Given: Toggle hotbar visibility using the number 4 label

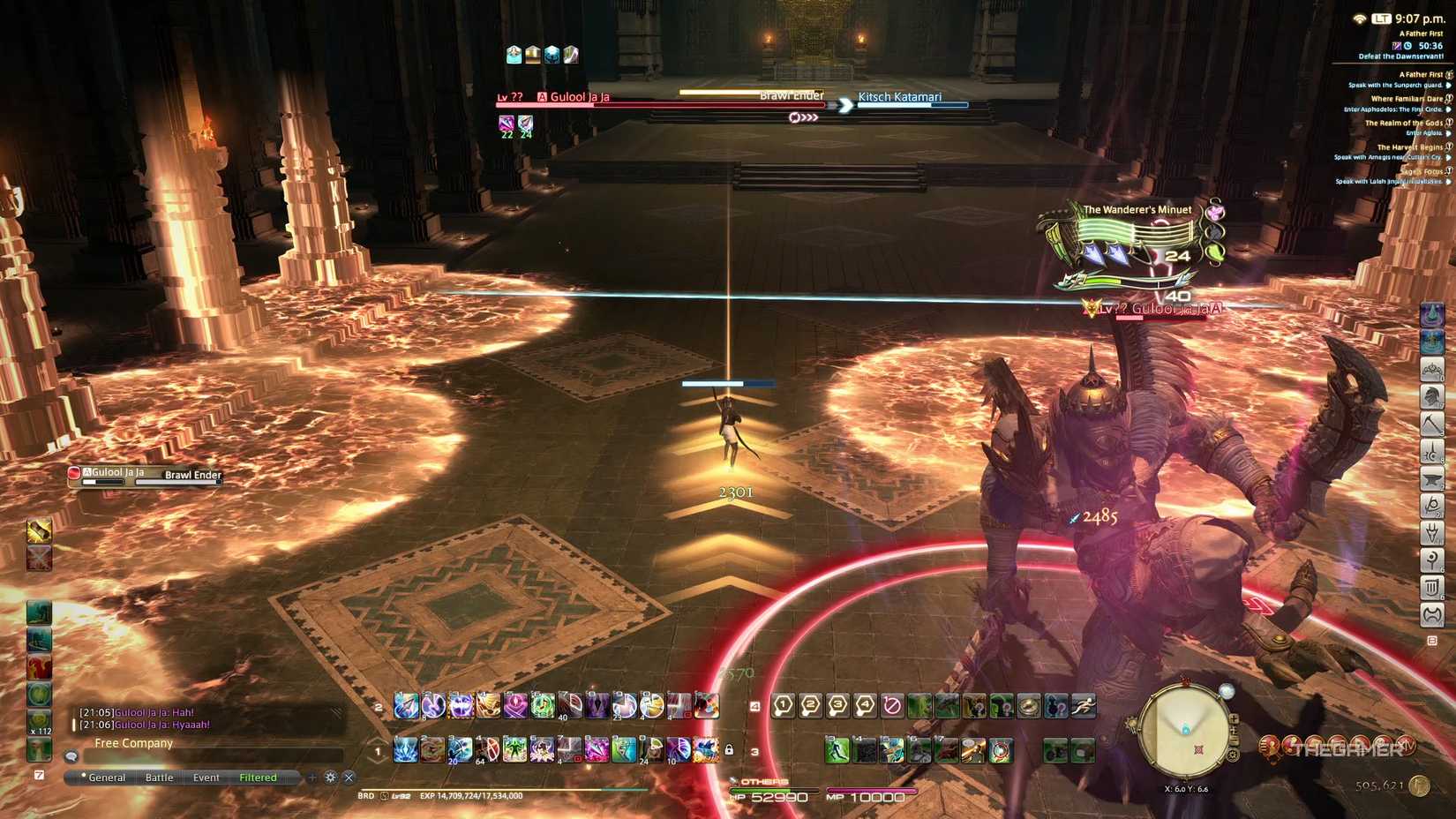Looking at the screenshot, I should [755, 705].
